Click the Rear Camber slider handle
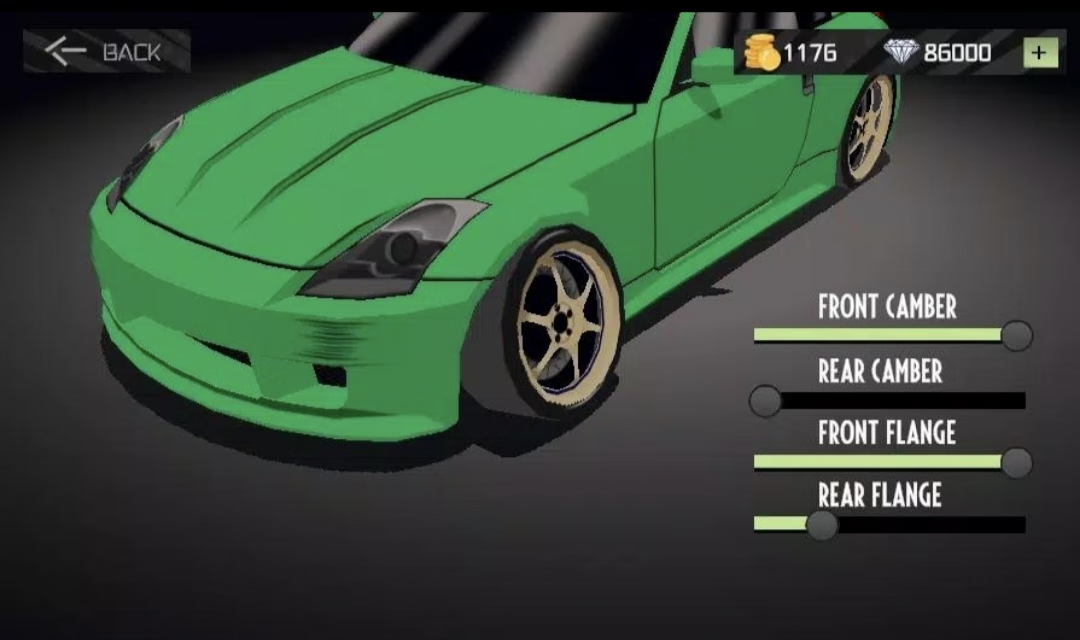Image resolution: width=1080 pixels, height=640 pixels. [x=766, y=401]
